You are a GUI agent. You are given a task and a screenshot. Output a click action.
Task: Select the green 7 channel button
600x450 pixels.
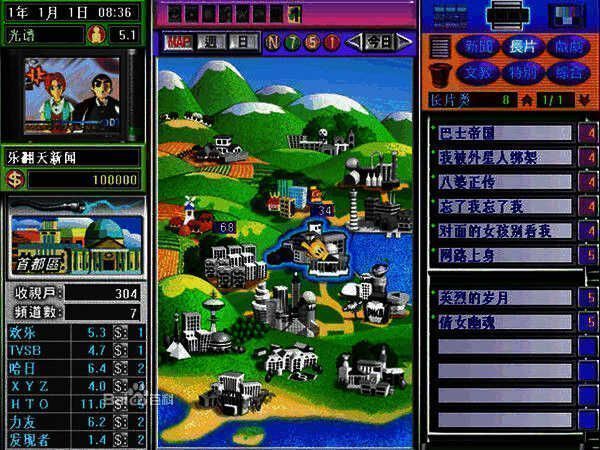pyautogui.click(x=294, y=42)
